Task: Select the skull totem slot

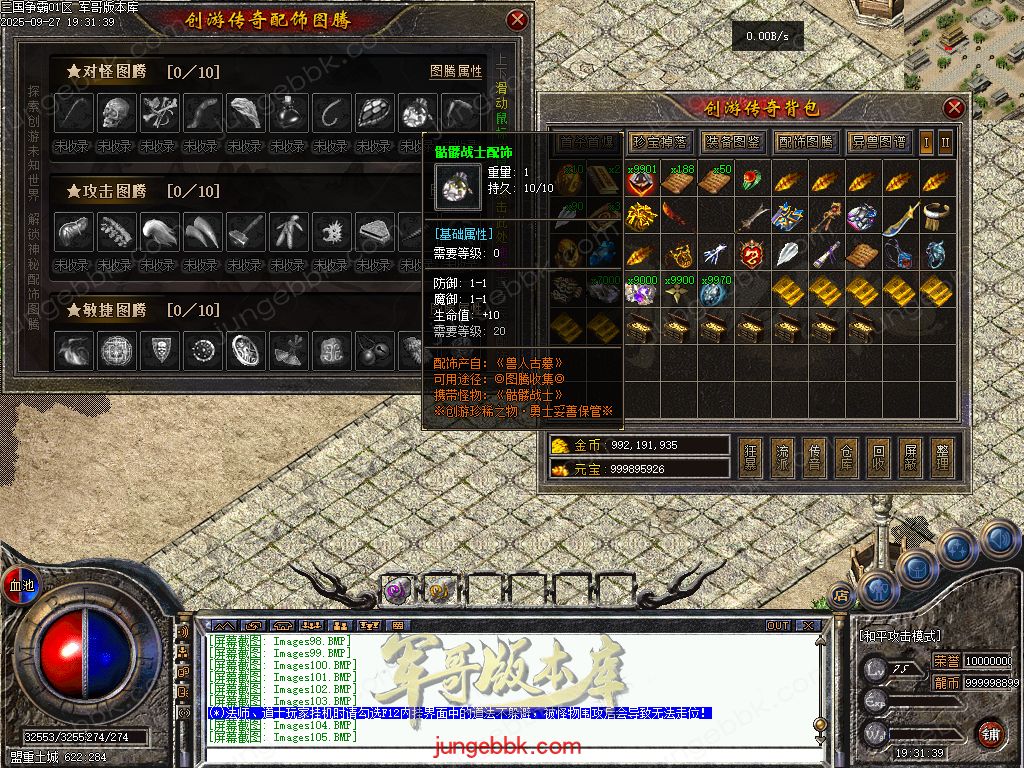Action: point(117,112)
